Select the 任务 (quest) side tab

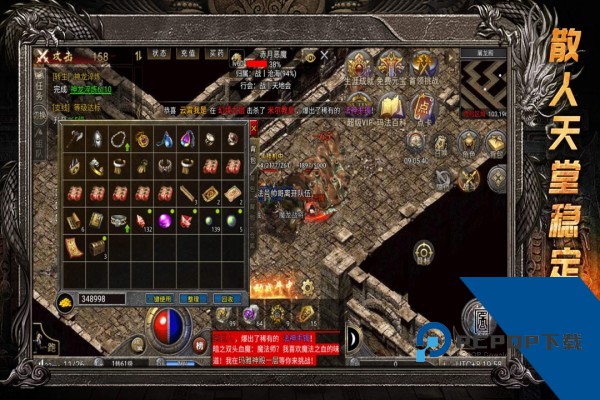click(x=40, y=93)
